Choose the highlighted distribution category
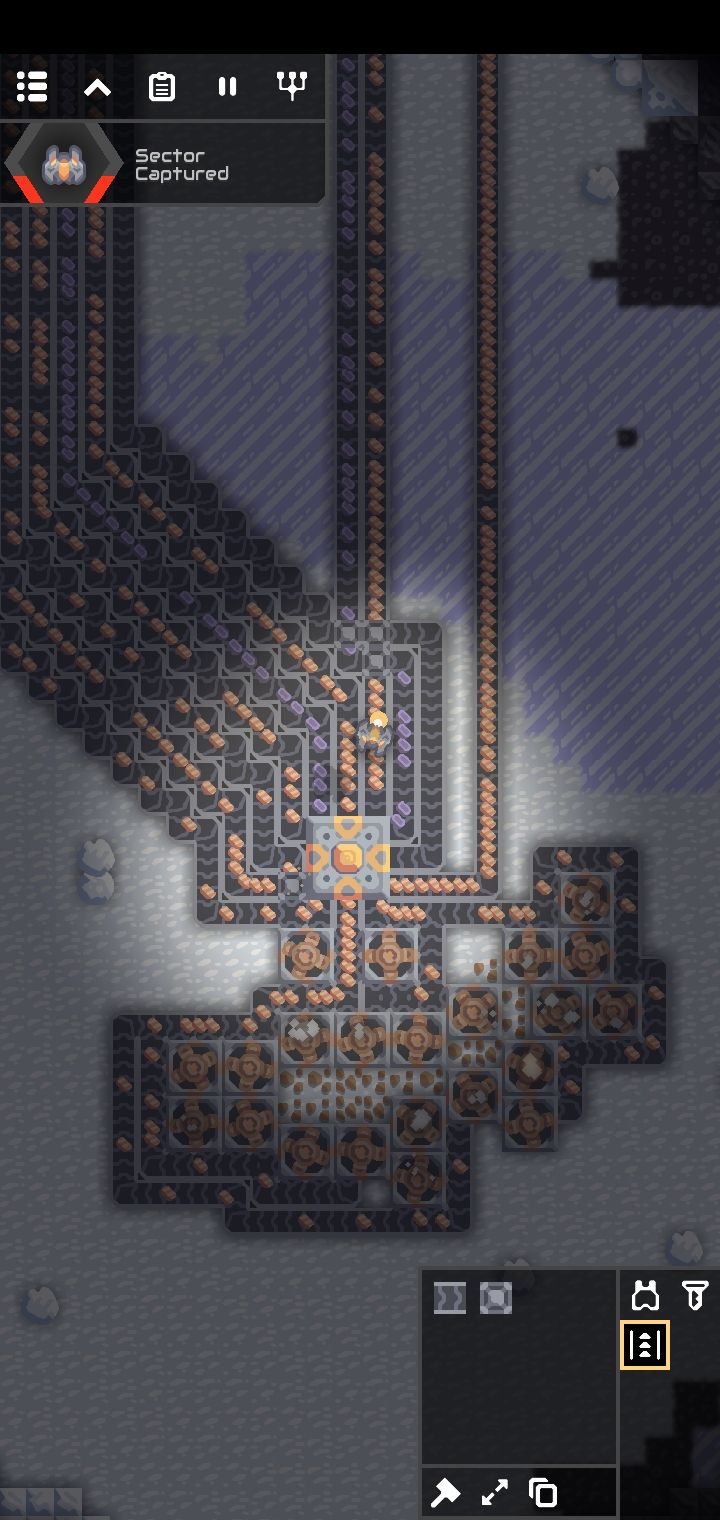 pyautogui.click(x=645, y=1345)
